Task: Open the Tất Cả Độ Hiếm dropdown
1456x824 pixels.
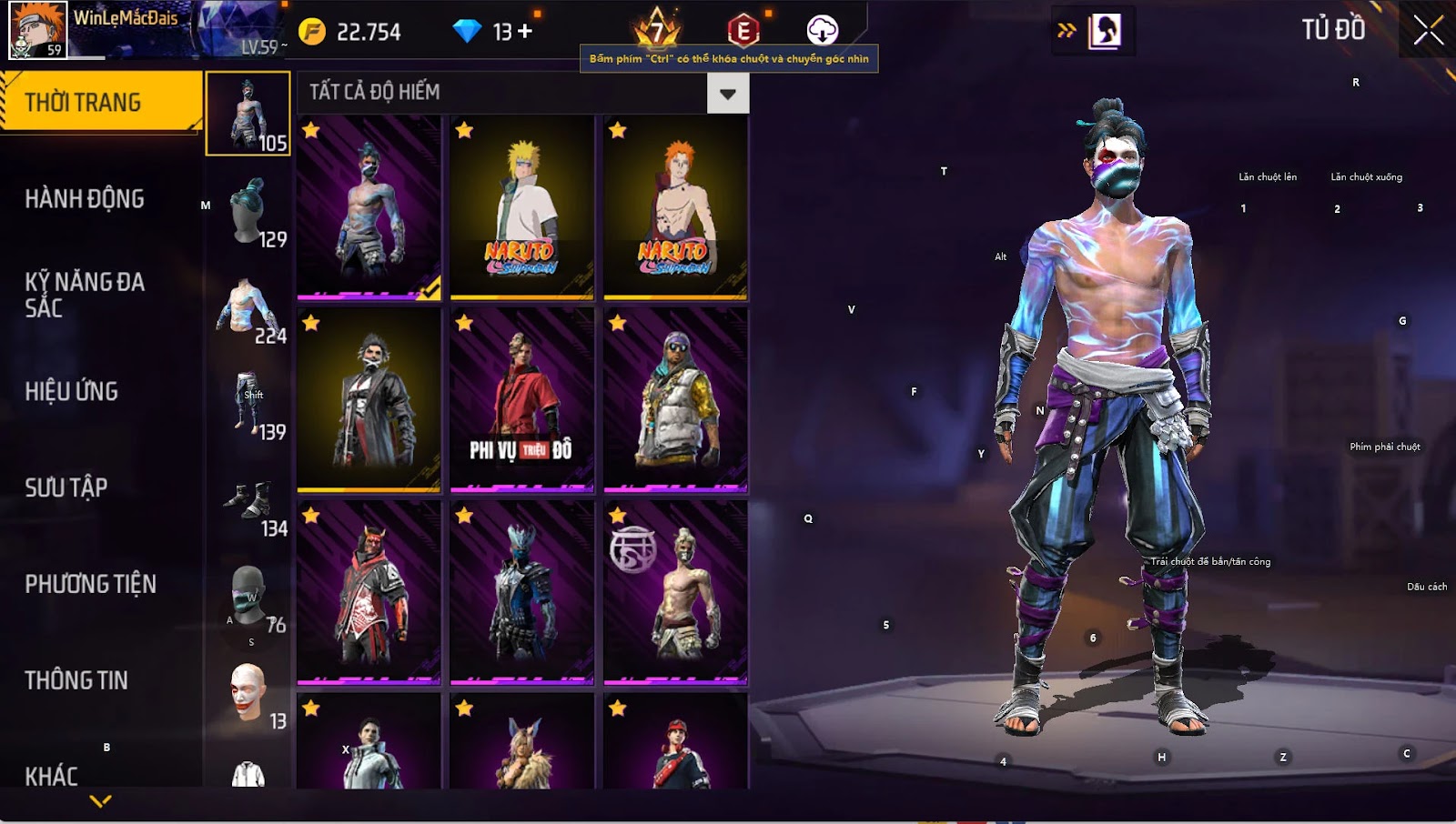Action: [x=727, y=93]
